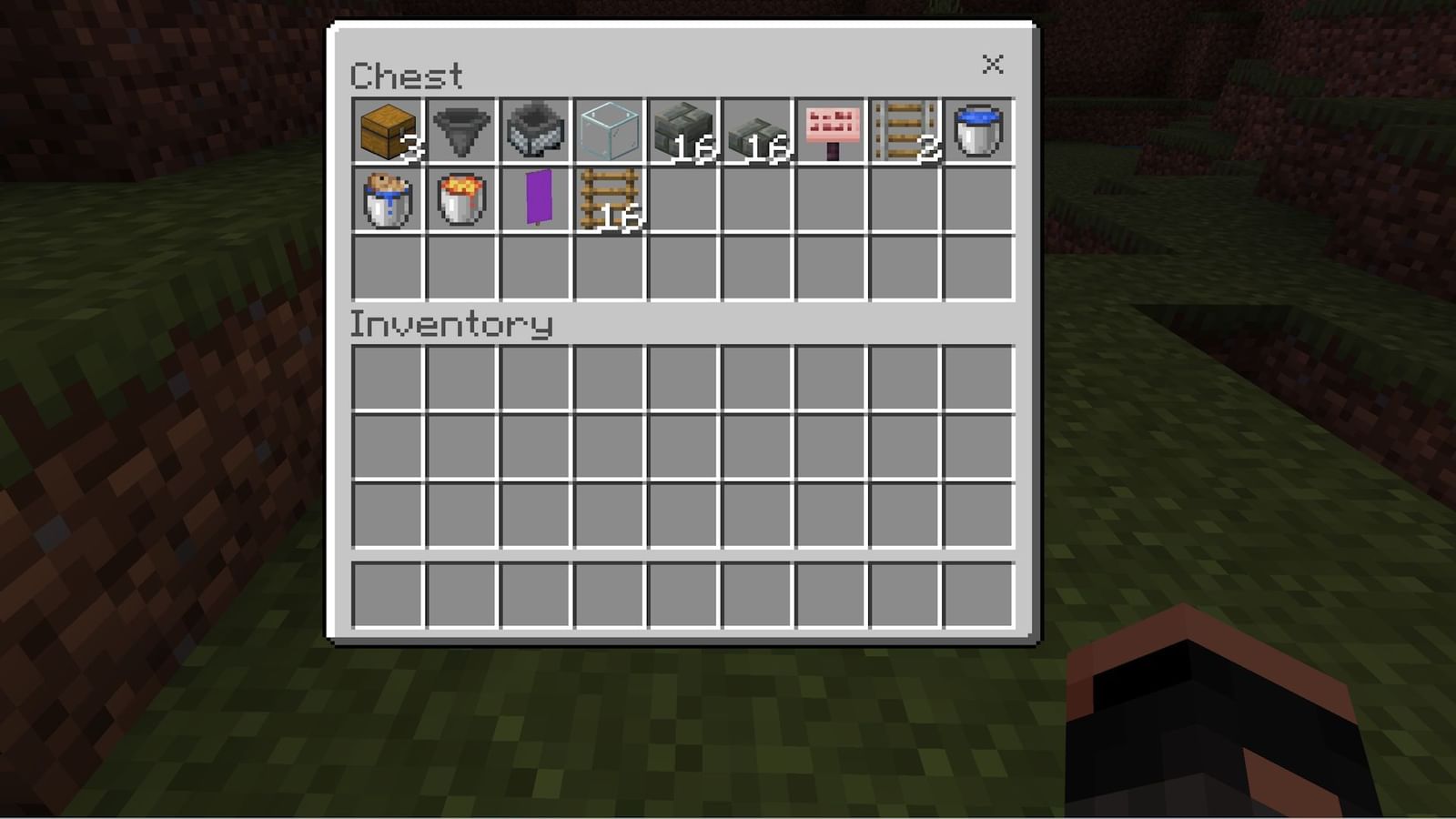Pick up the stack of 16 stone bricks
This screenshot has height=819, width=1456.
tap(682, 132)
